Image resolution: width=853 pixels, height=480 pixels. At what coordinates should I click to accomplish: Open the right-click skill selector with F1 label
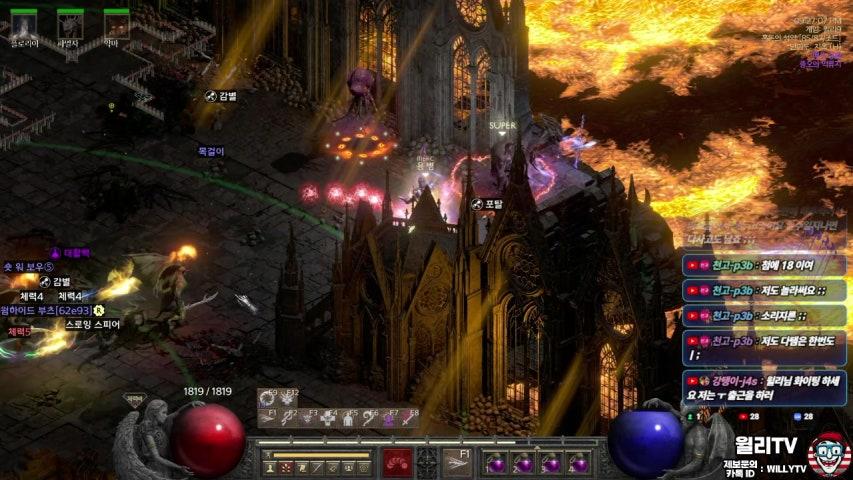[x=459, y=461]
